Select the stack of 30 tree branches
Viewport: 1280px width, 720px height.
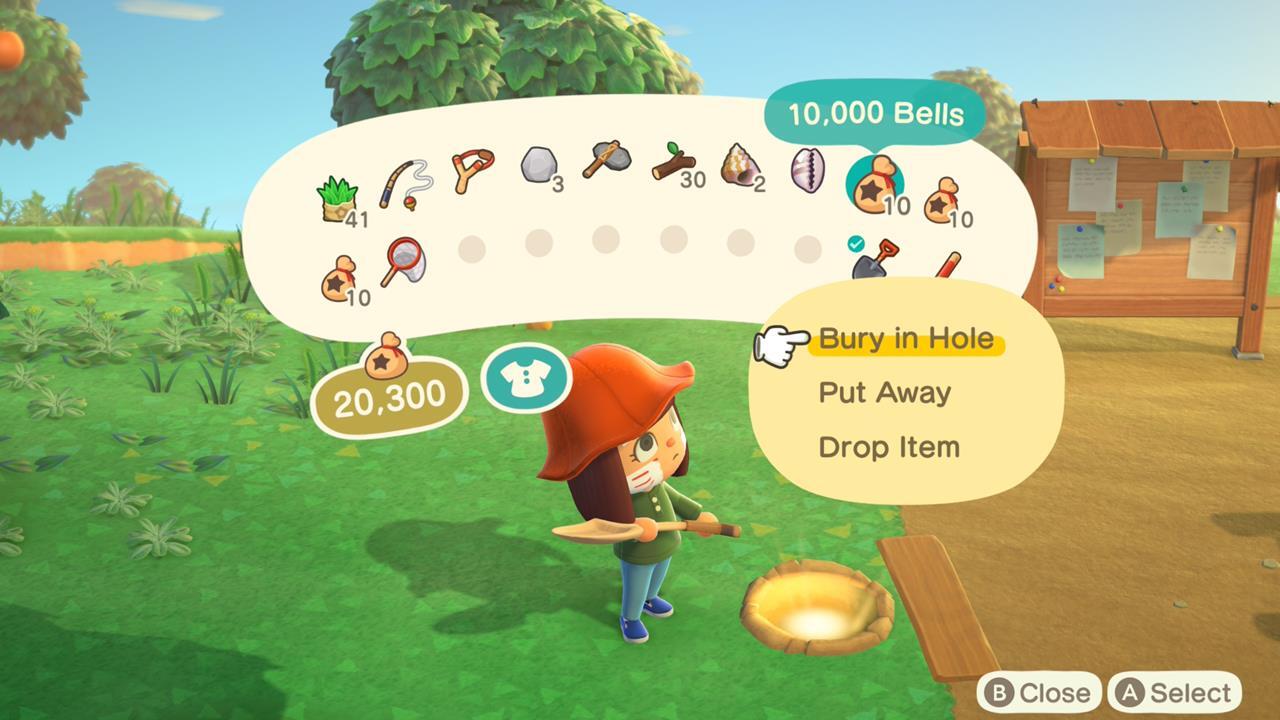672,168
